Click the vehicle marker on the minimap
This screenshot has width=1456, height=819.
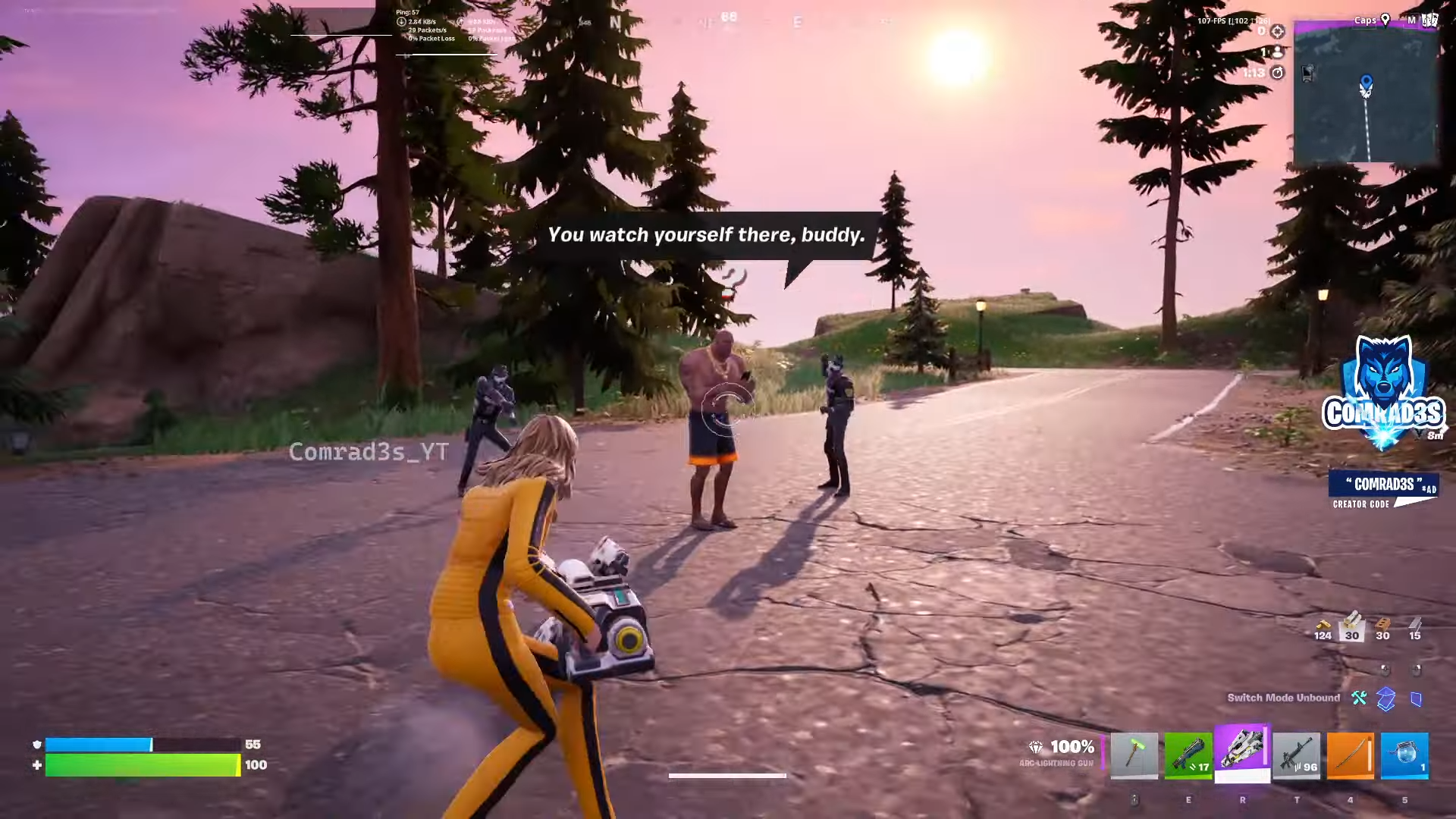1308,73
